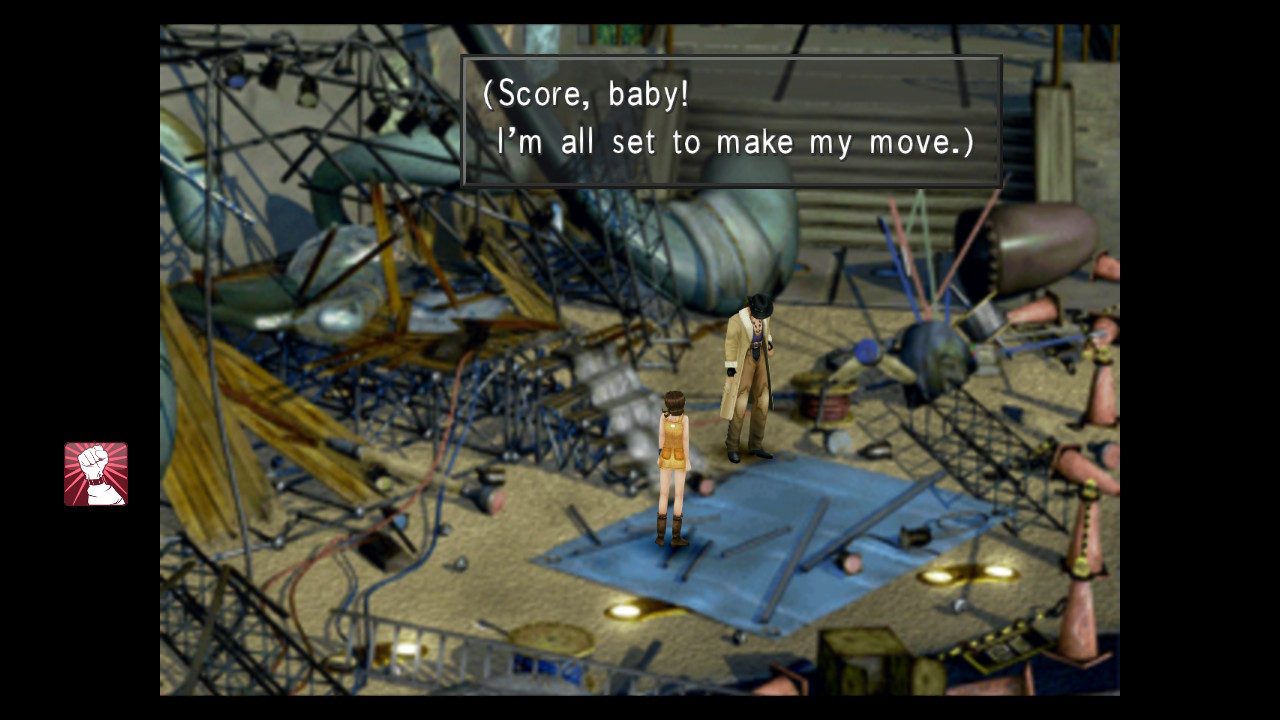Click the red fist booster icon

tap(96, 474)
